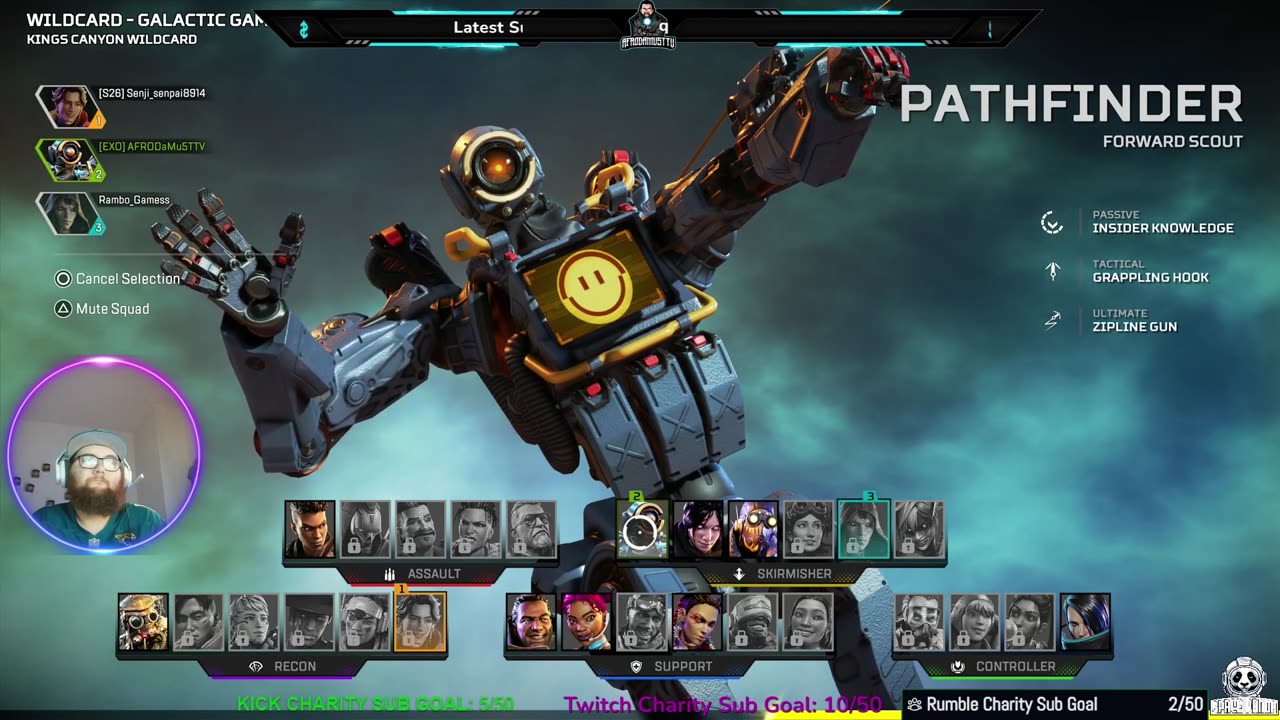Open the Zipline Gun ultimate details
Screen dimensions: 1280x720
pos(1134,326)
